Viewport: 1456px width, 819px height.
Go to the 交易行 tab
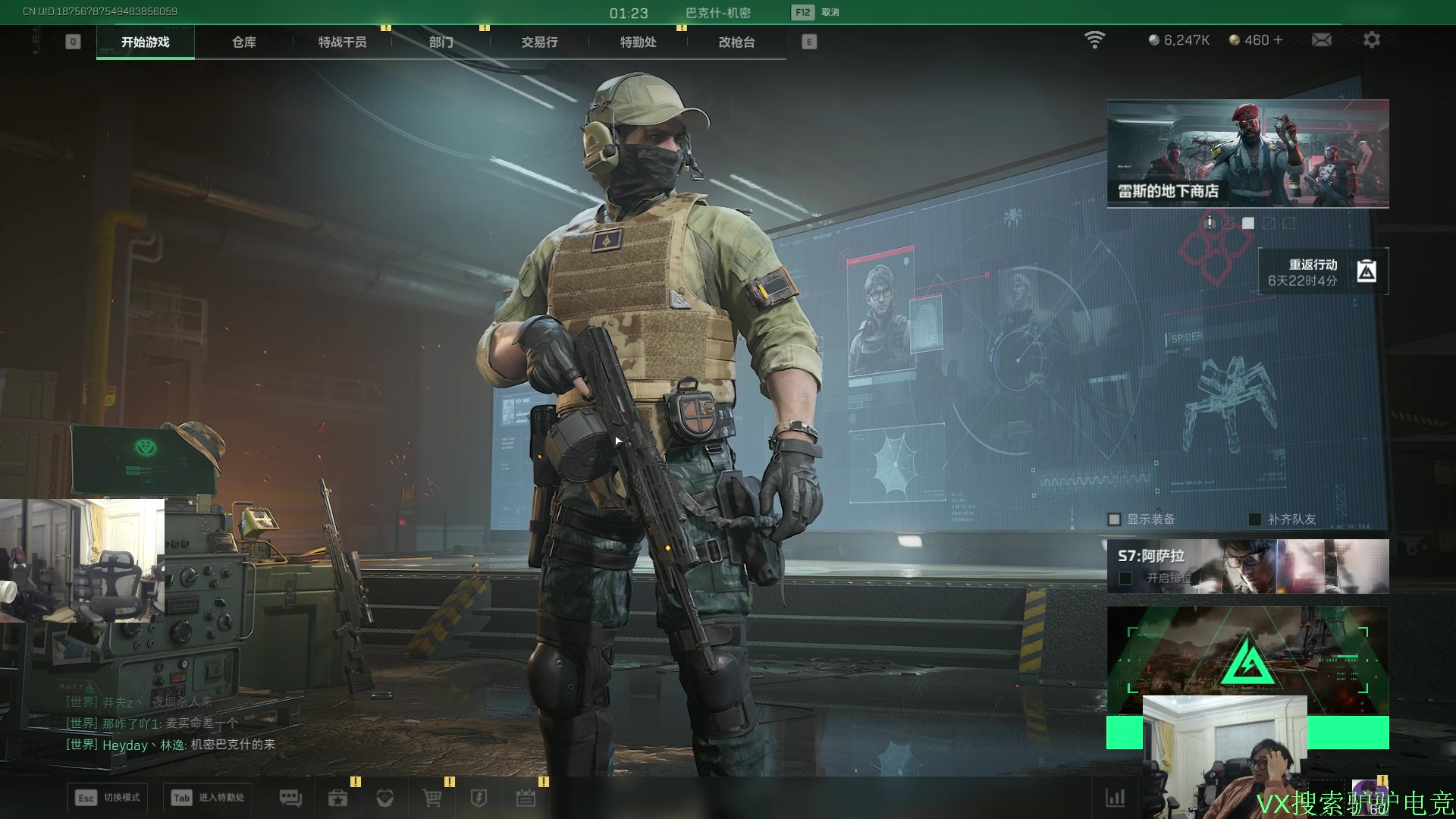539,42
